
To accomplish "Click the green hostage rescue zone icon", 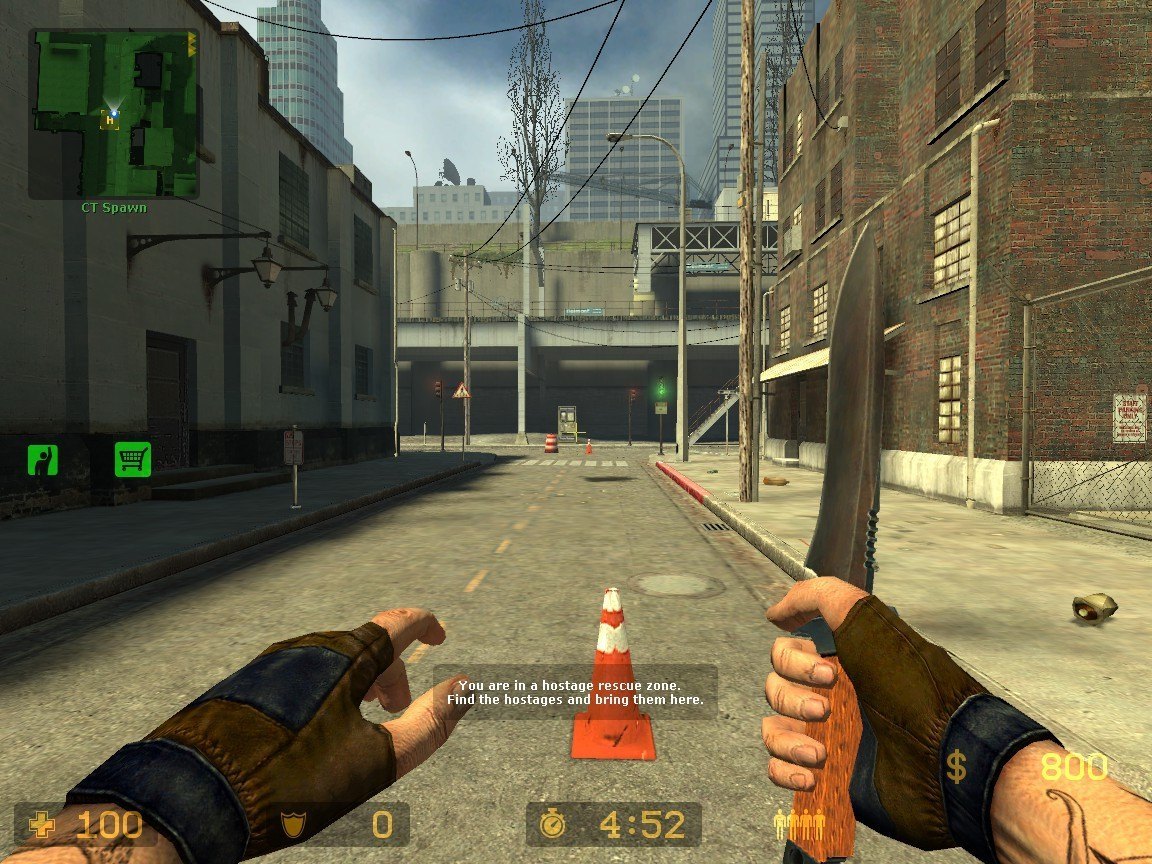I will click(42, 460).
